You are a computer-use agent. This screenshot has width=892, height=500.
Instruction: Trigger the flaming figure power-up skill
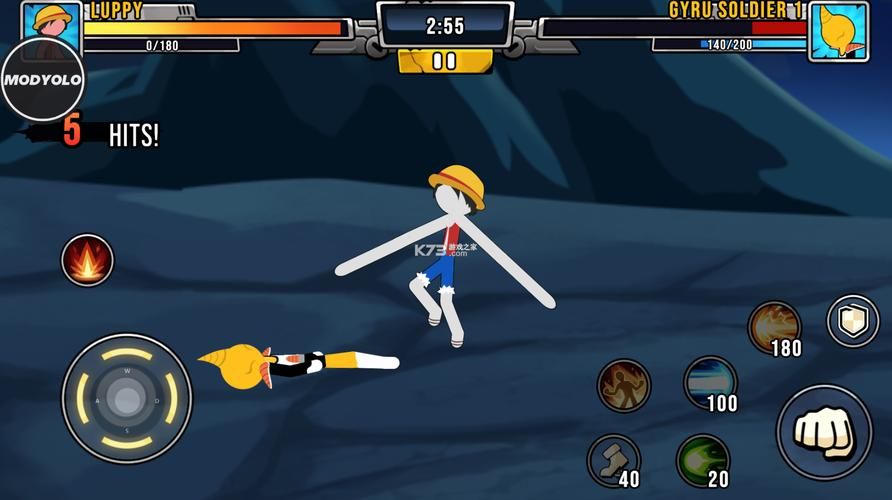pyautogui.click(x=624, y=385)
